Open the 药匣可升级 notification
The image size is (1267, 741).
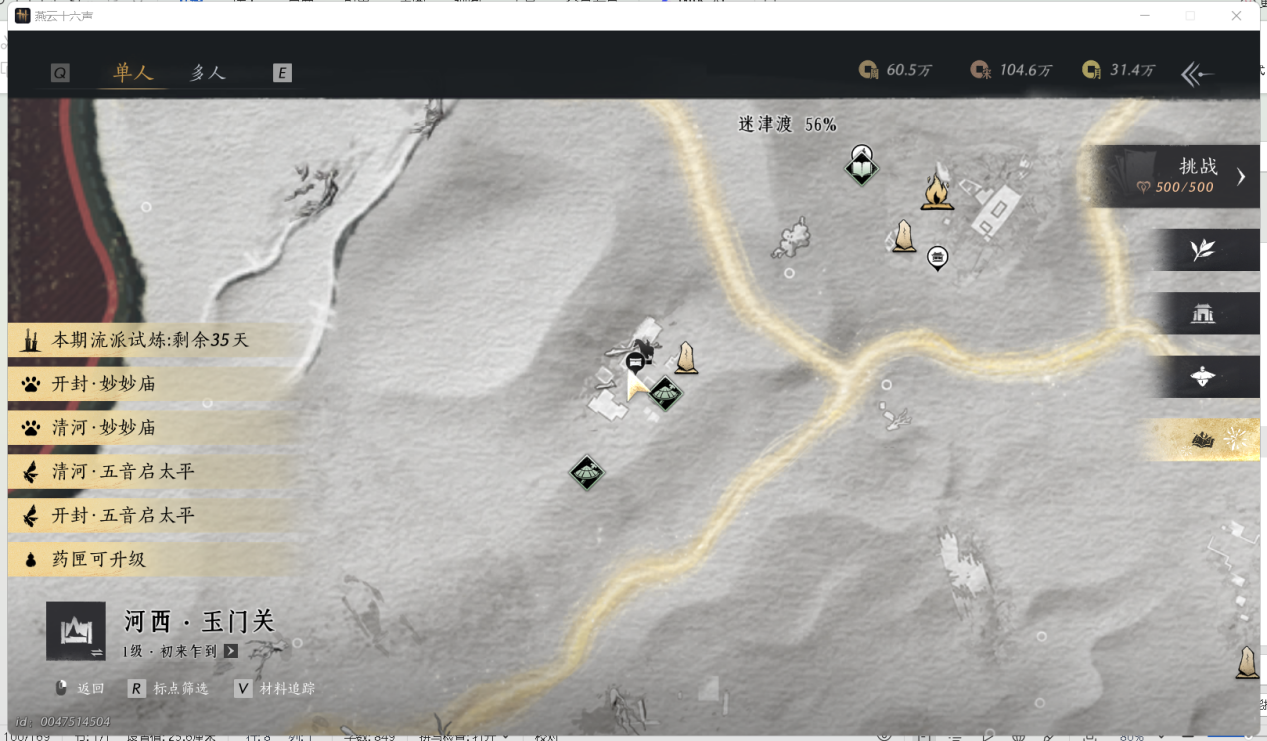(98, 560)
